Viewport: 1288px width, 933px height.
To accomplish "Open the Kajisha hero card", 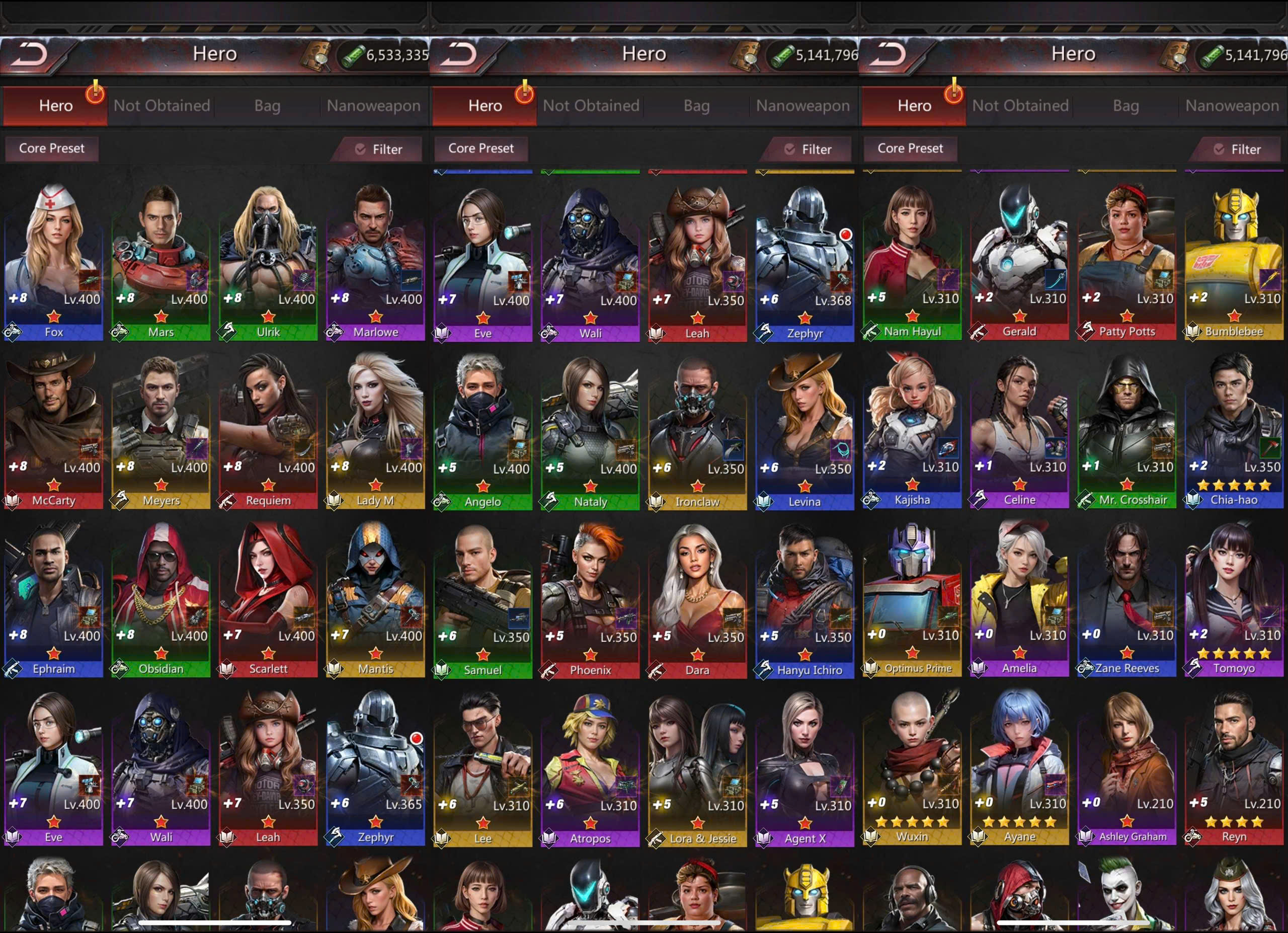I will (912, 426).
